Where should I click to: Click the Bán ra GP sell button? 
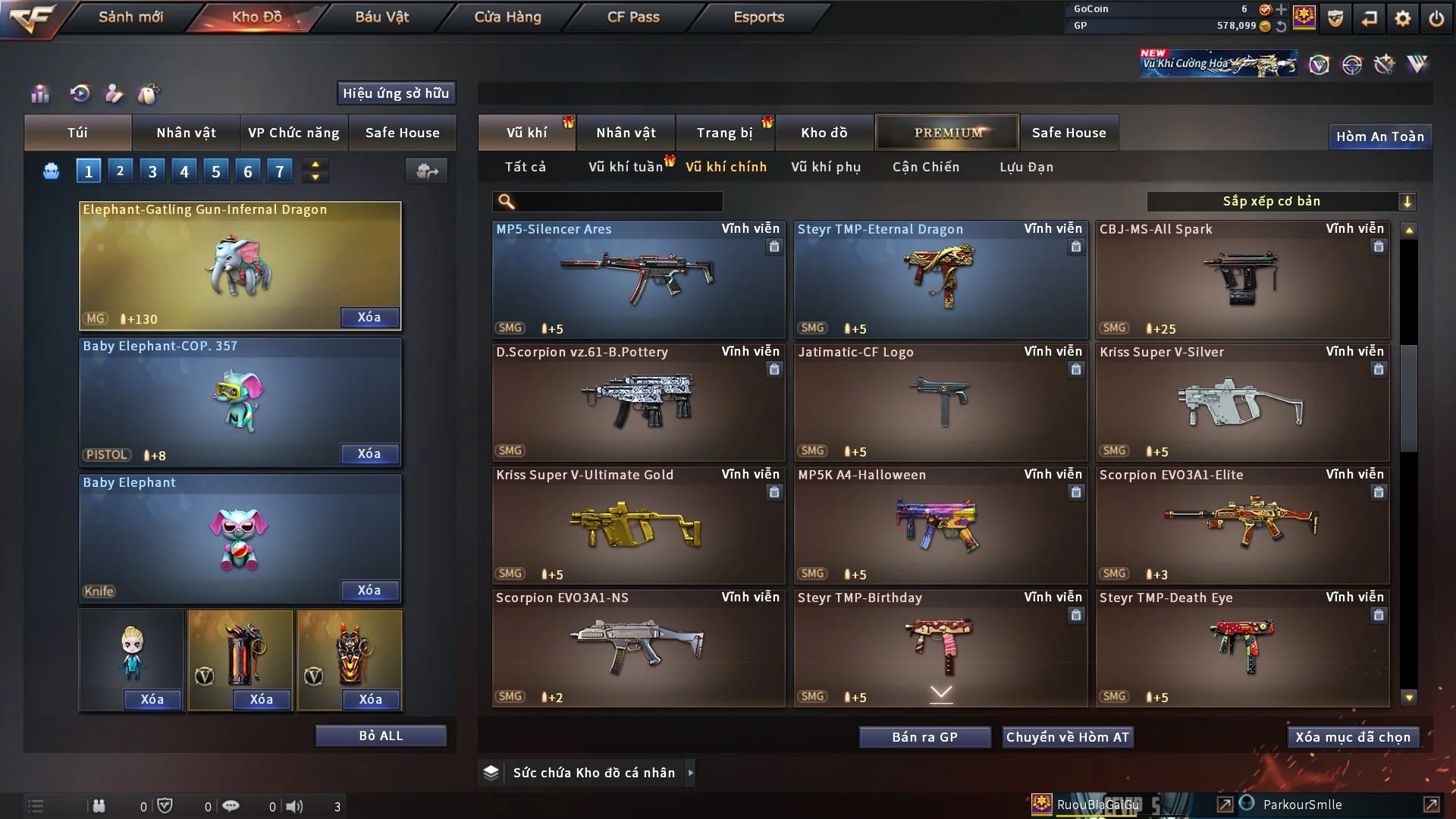(x=924, y=737)
